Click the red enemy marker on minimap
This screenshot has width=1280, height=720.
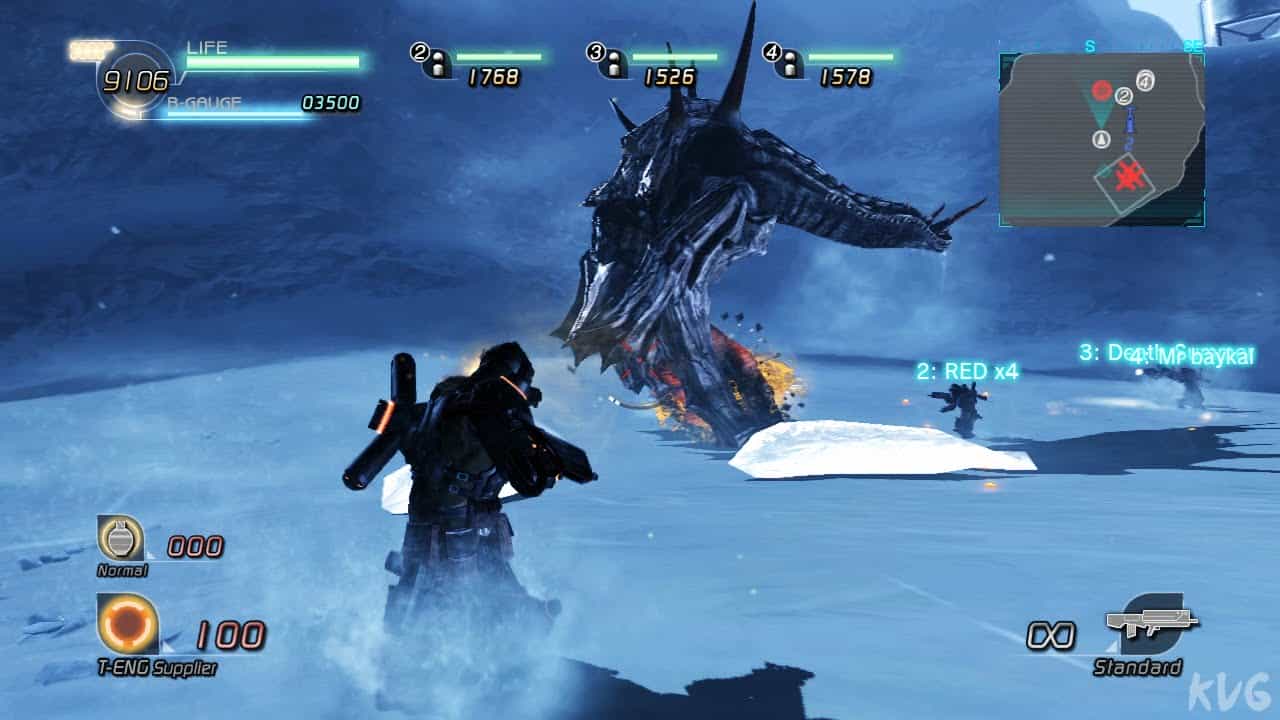(1101, 91)
